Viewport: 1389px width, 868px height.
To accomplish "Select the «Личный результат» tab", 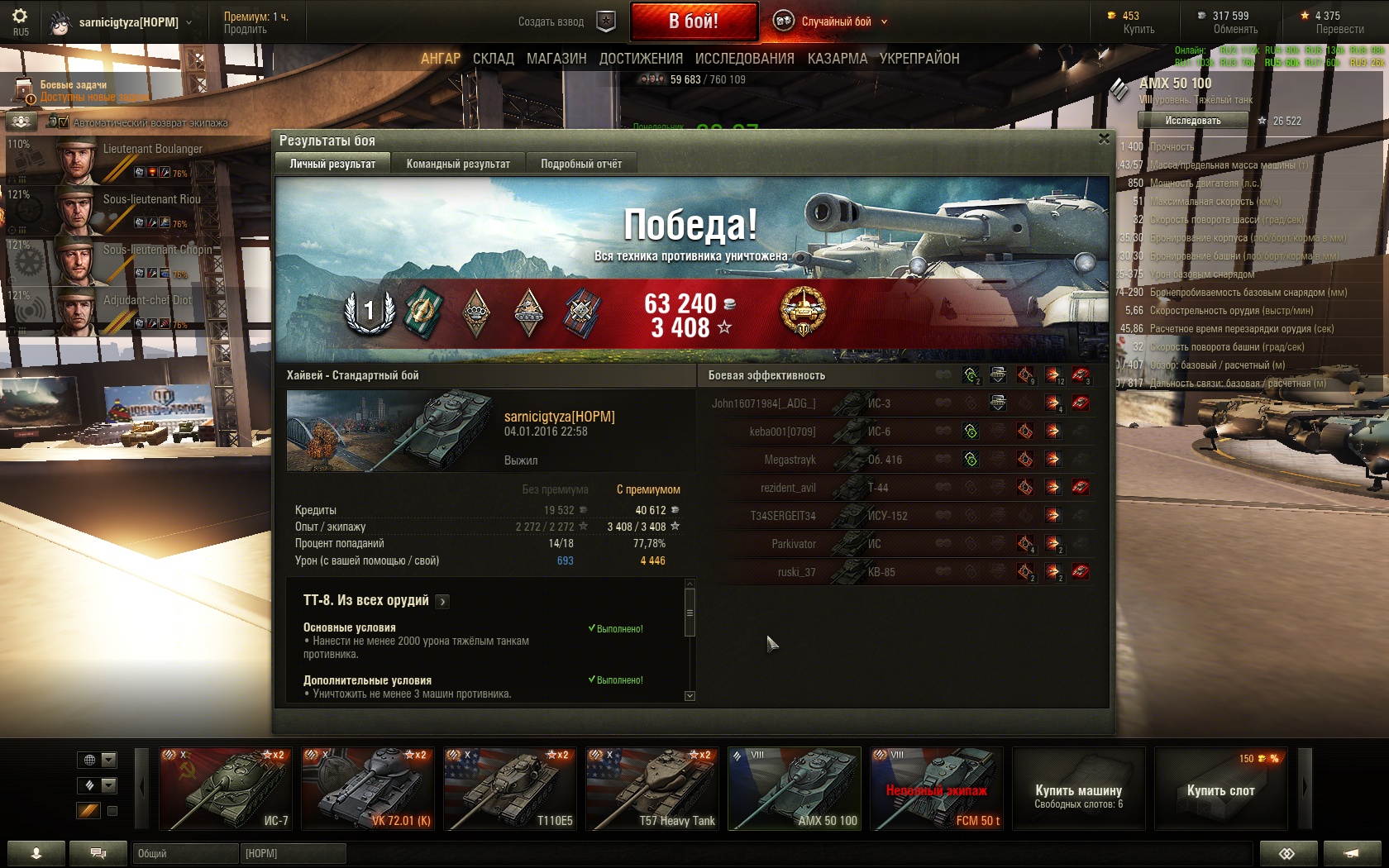I will point(332,164).
